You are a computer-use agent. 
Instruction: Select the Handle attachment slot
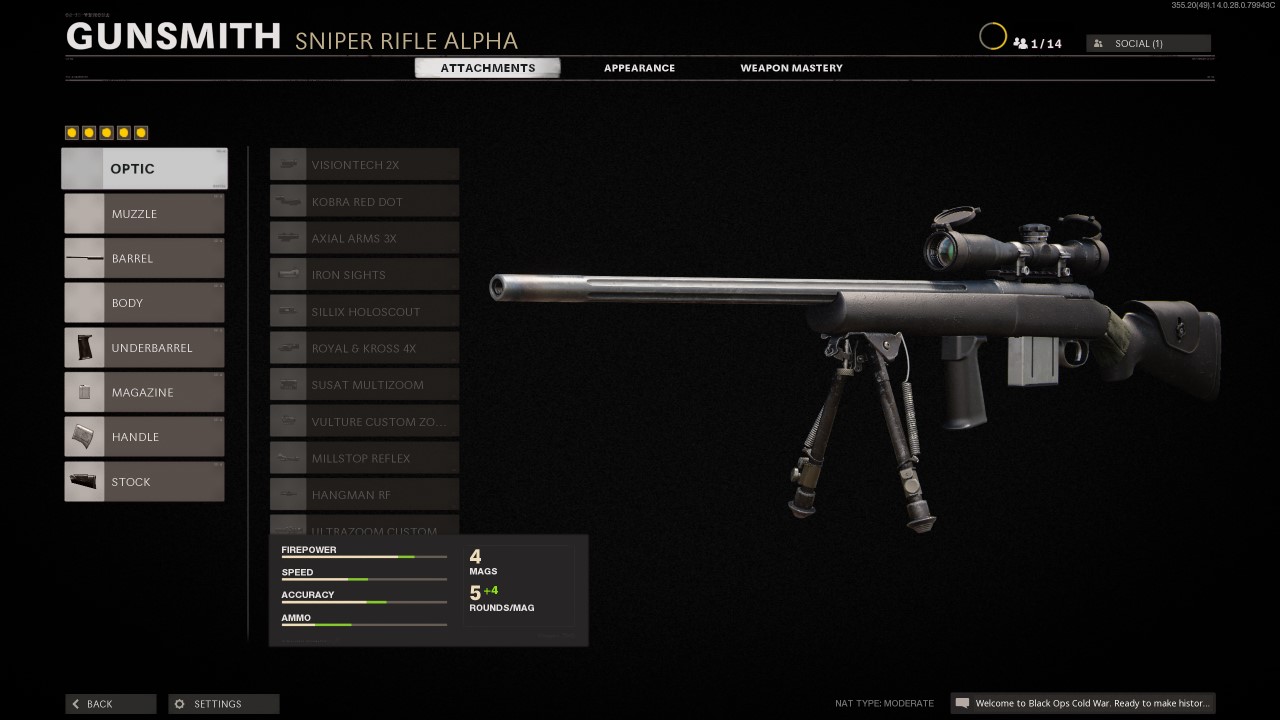point(145,437)
